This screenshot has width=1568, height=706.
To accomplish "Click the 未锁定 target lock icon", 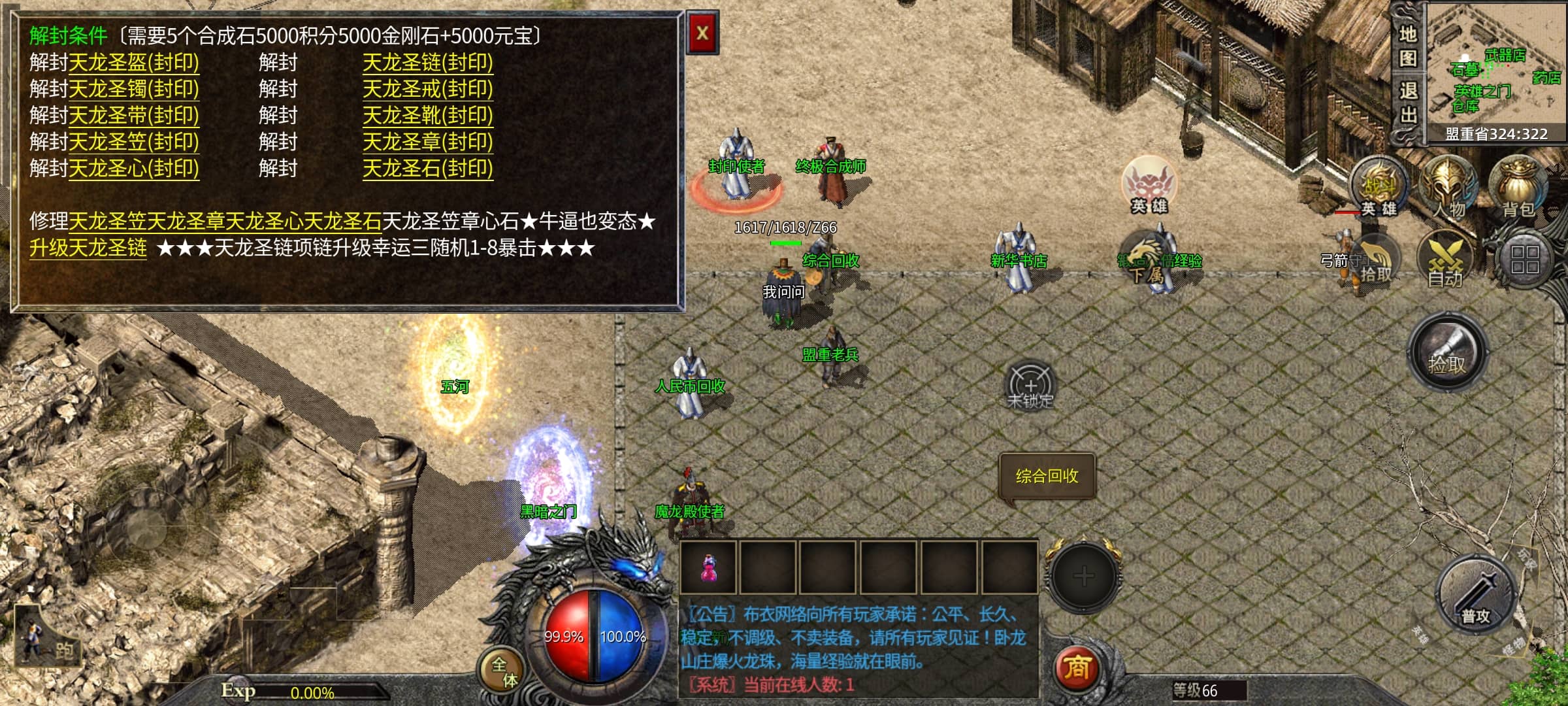I will pos(1030,386).
